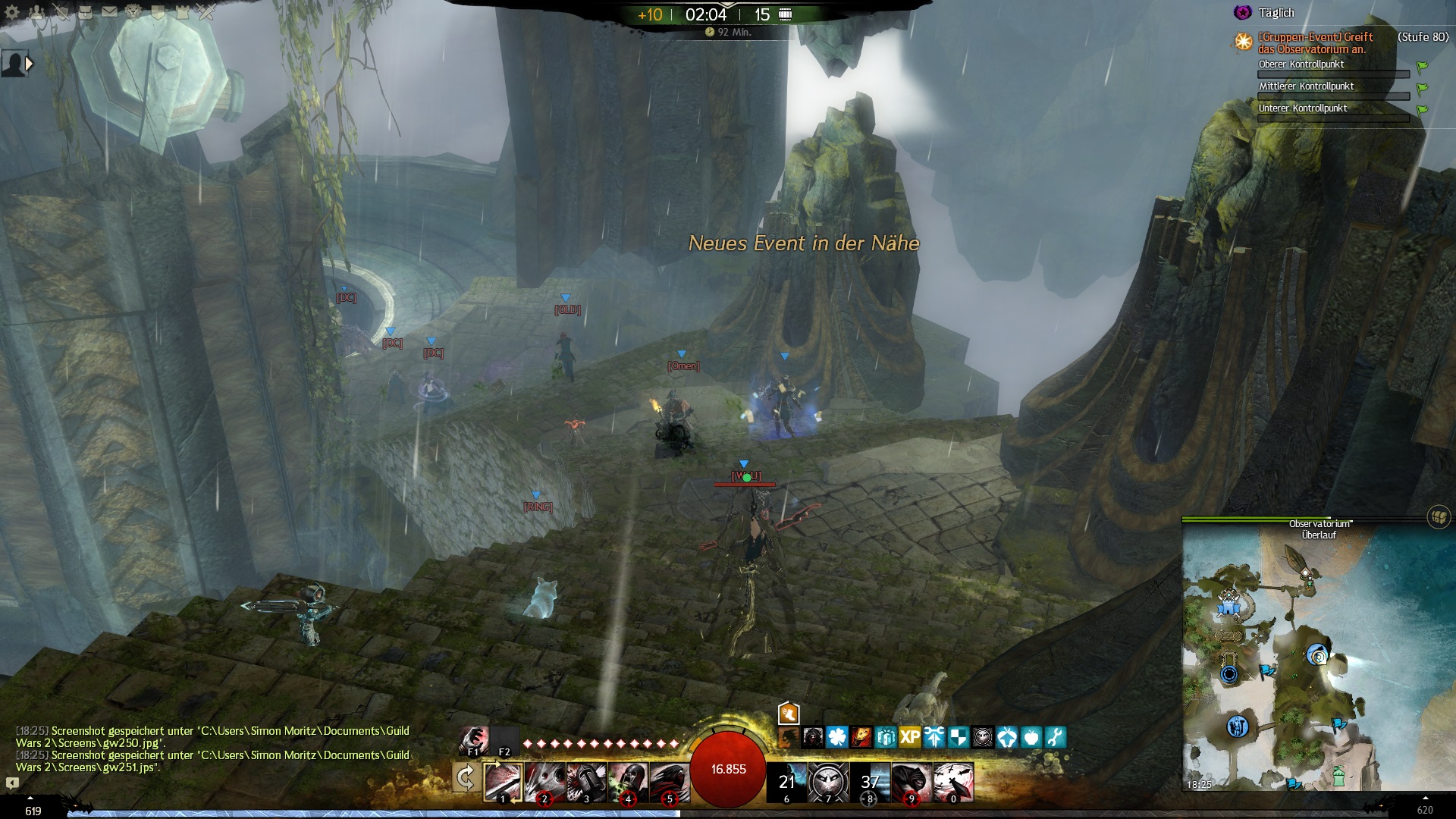Open the PvP crossed swords icon

[x=206, y=11]
